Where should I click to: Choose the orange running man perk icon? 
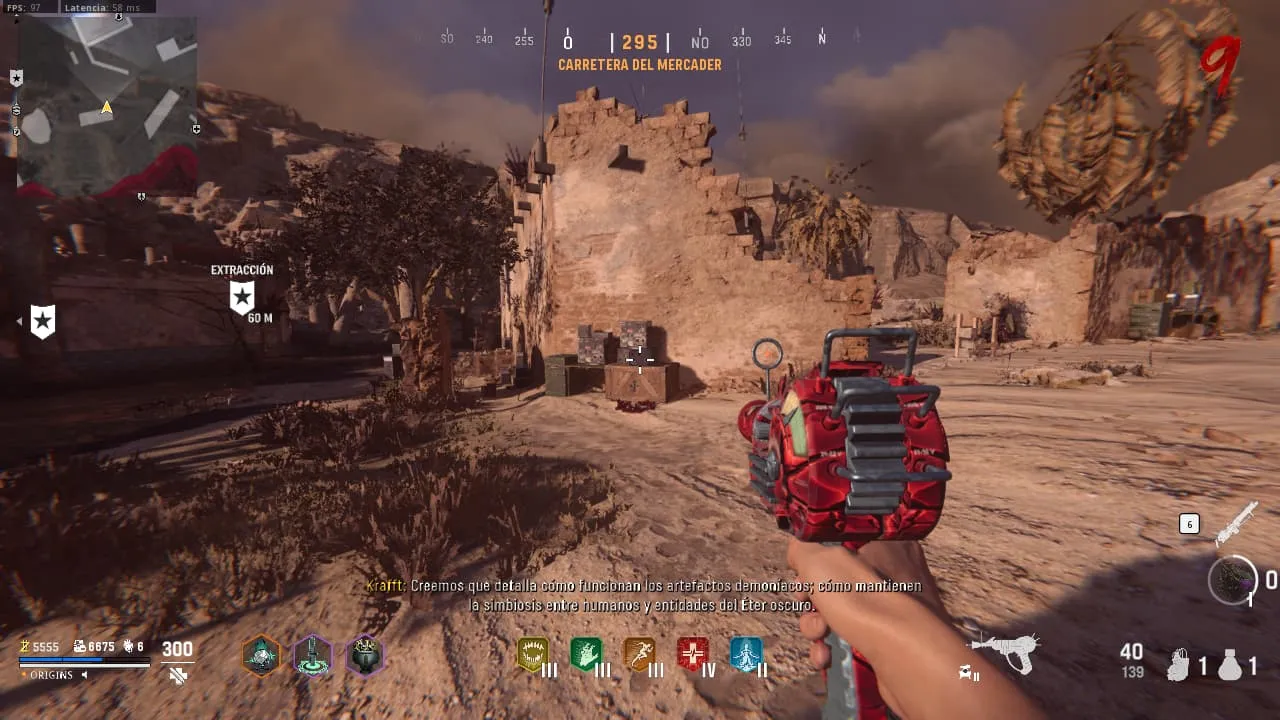[639, 655]
